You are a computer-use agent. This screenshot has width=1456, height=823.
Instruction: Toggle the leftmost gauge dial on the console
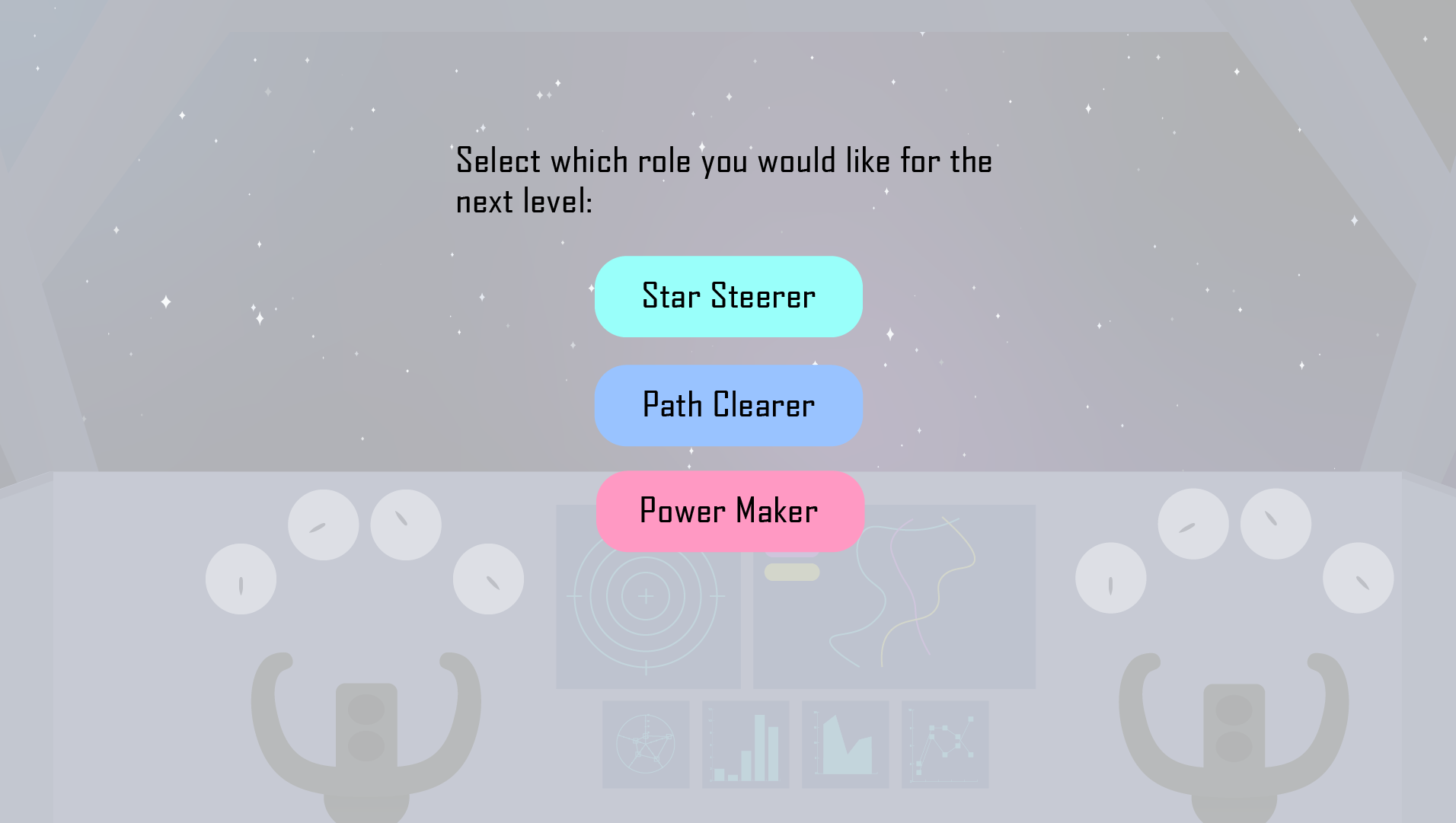[x=240, y=579]
